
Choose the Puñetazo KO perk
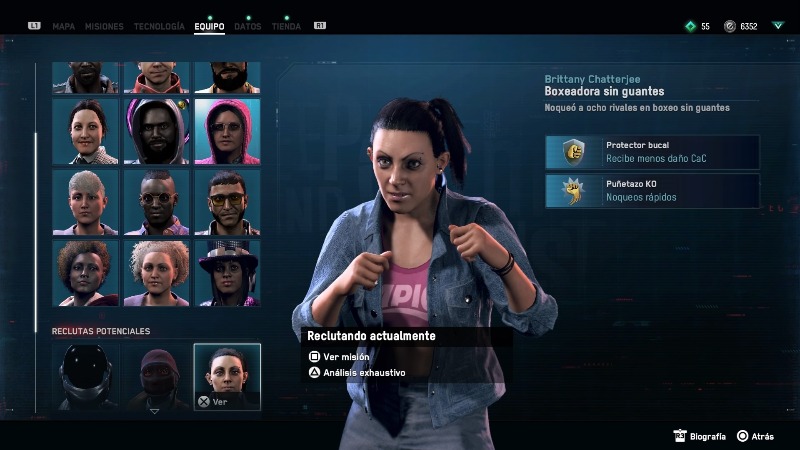(652, 191)
